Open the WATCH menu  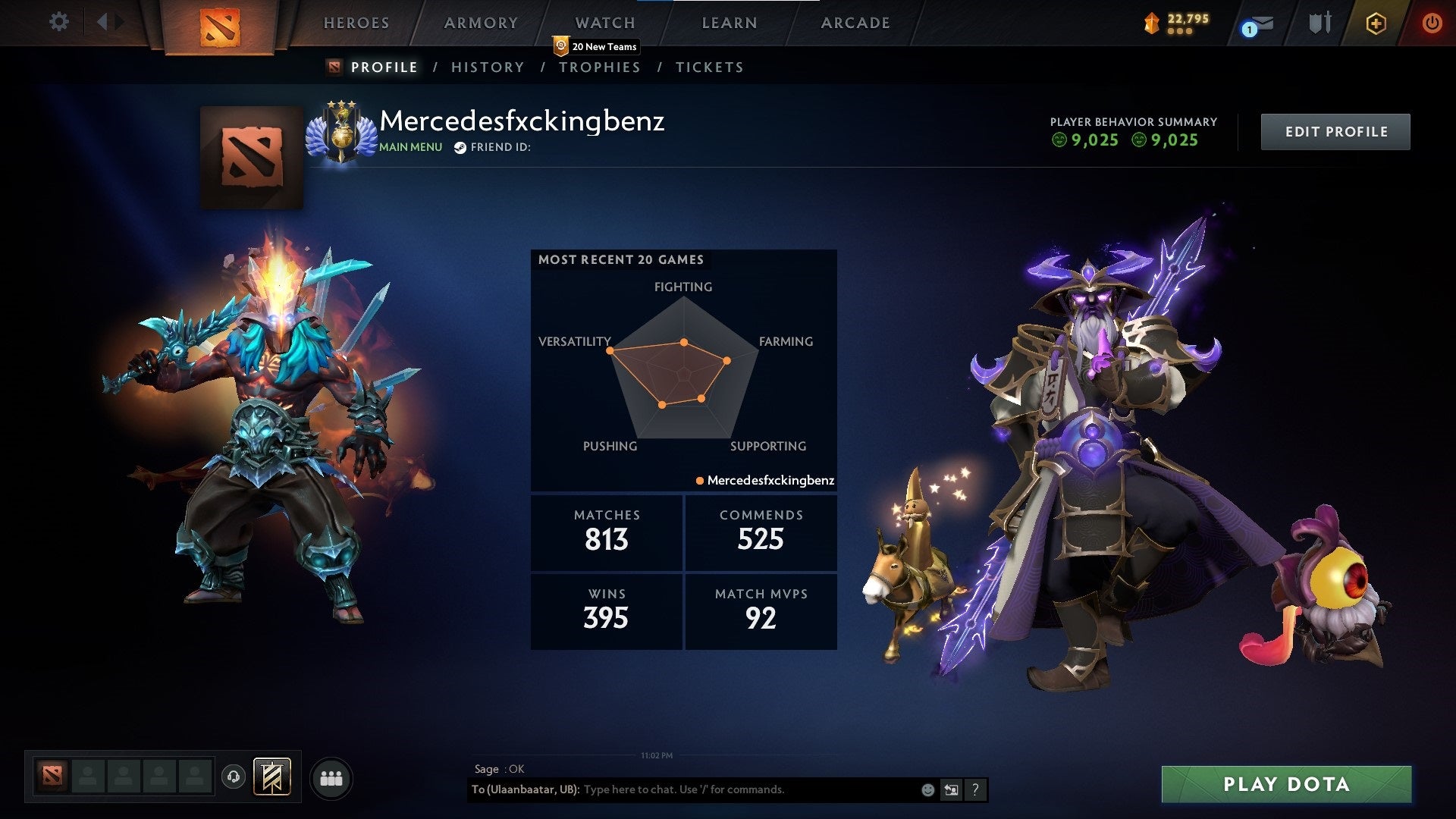click(604, 23)
